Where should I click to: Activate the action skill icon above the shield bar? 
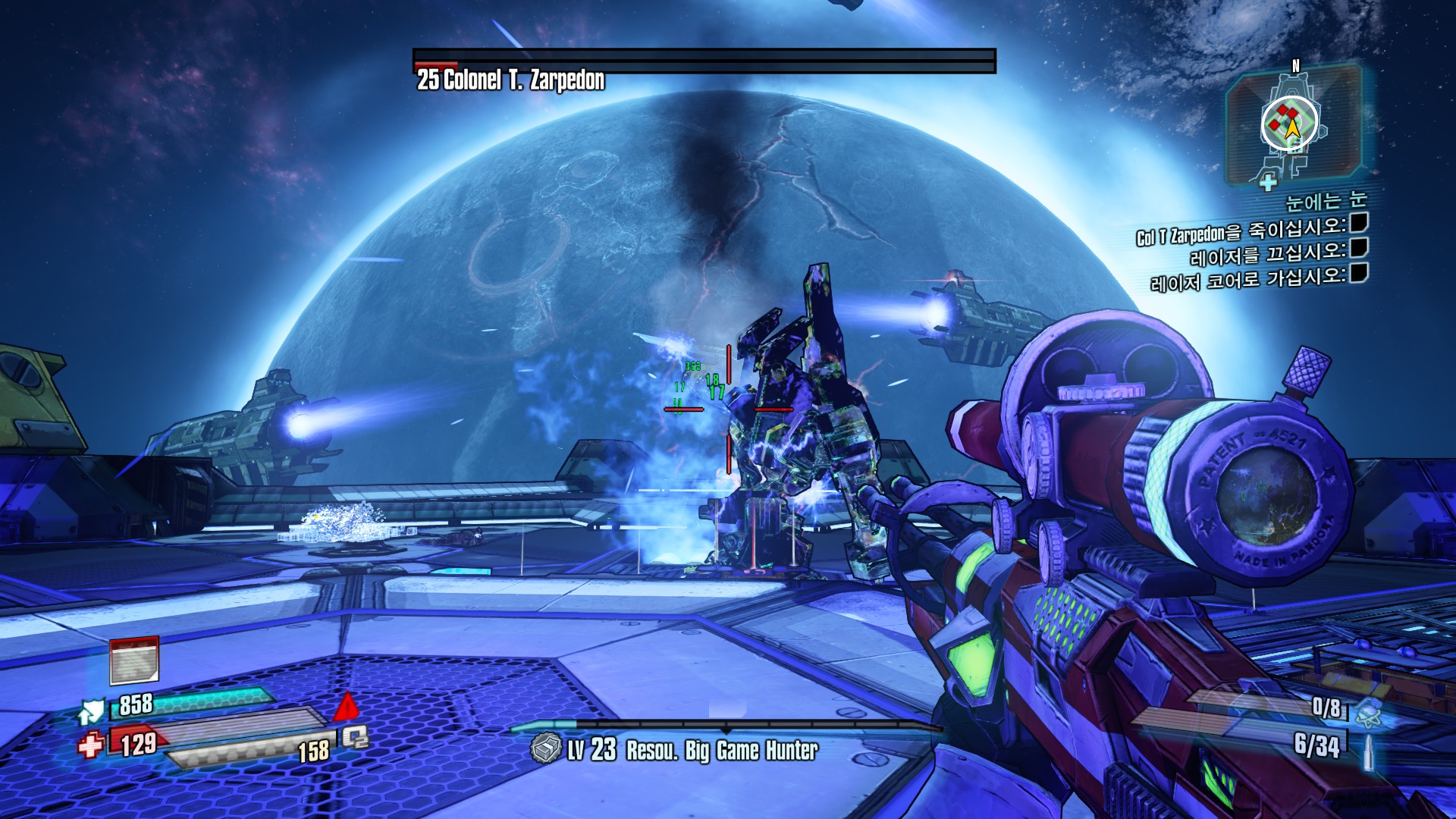(x=134, y=660)
